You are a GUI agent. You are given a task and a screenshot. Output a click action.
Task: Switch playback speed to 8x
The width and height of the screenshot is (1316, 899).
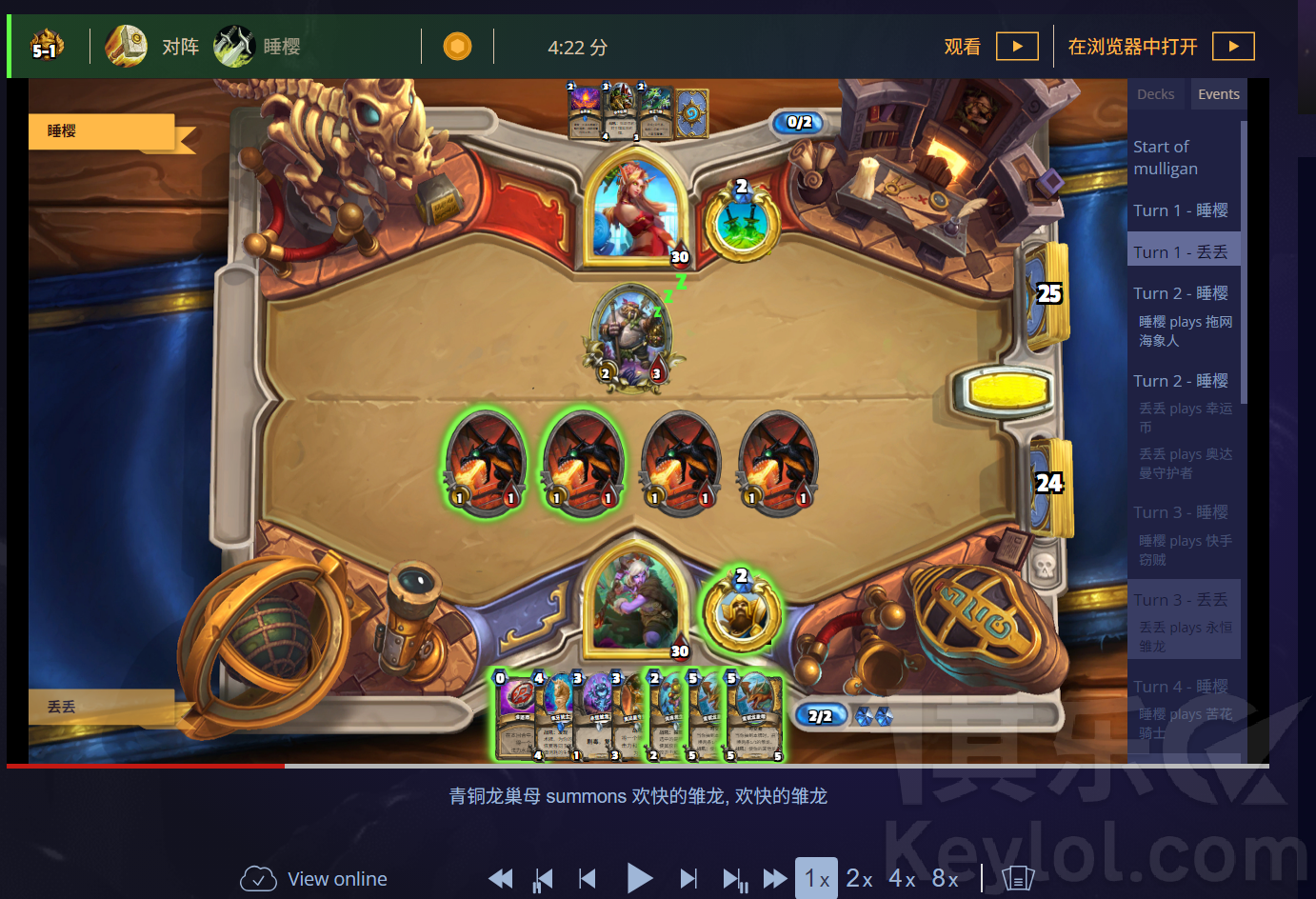(x=945, y=878)
